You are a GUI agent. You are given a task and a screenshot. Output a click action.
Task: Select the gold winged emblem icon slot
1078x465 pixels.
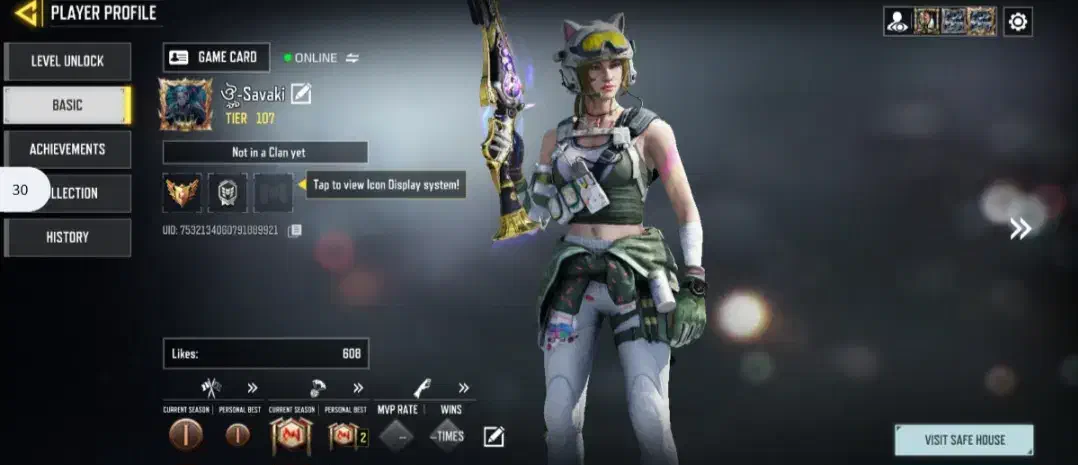tap(182, 193)
